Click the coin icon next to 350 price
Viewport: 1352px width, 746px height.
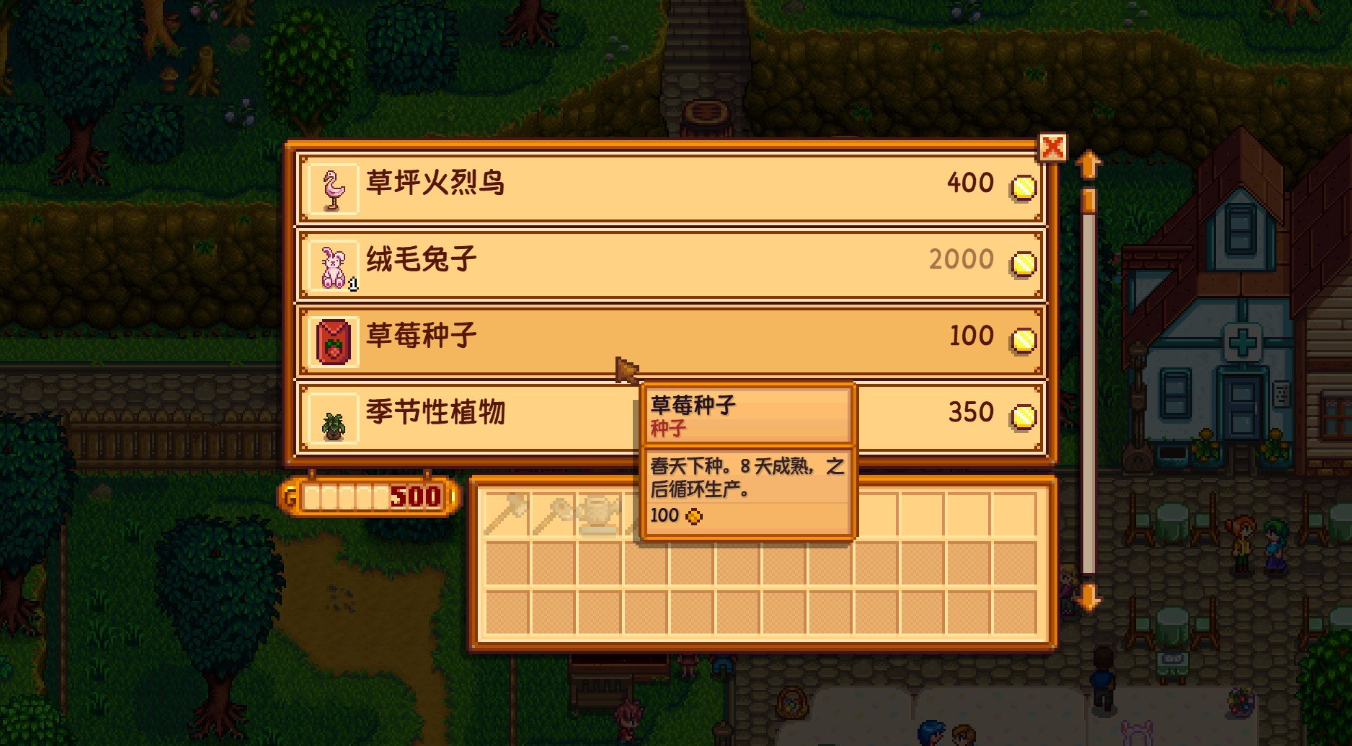tap(1022, 416)
